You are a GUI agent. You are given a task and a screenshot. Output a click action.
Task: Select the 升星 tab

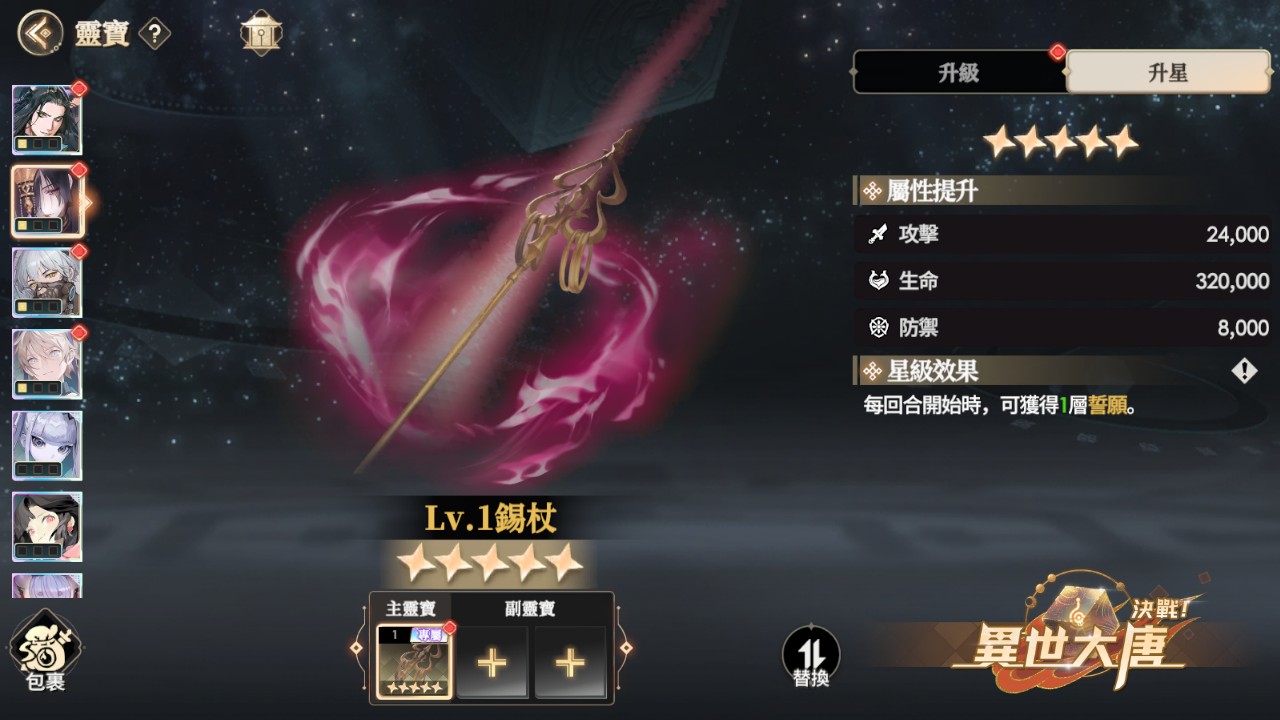1168,73
